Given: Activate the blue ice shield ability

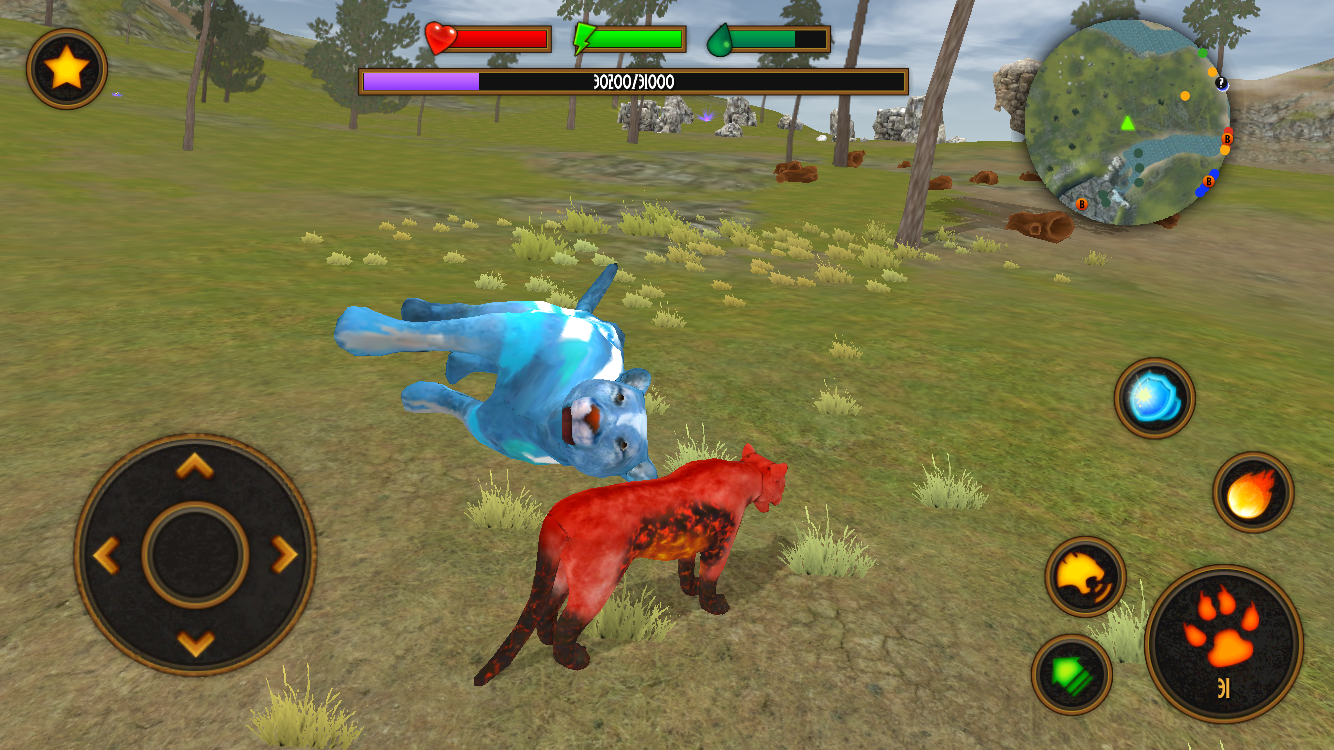Looking at the screenshot, I should click(x=1155, y=398).
